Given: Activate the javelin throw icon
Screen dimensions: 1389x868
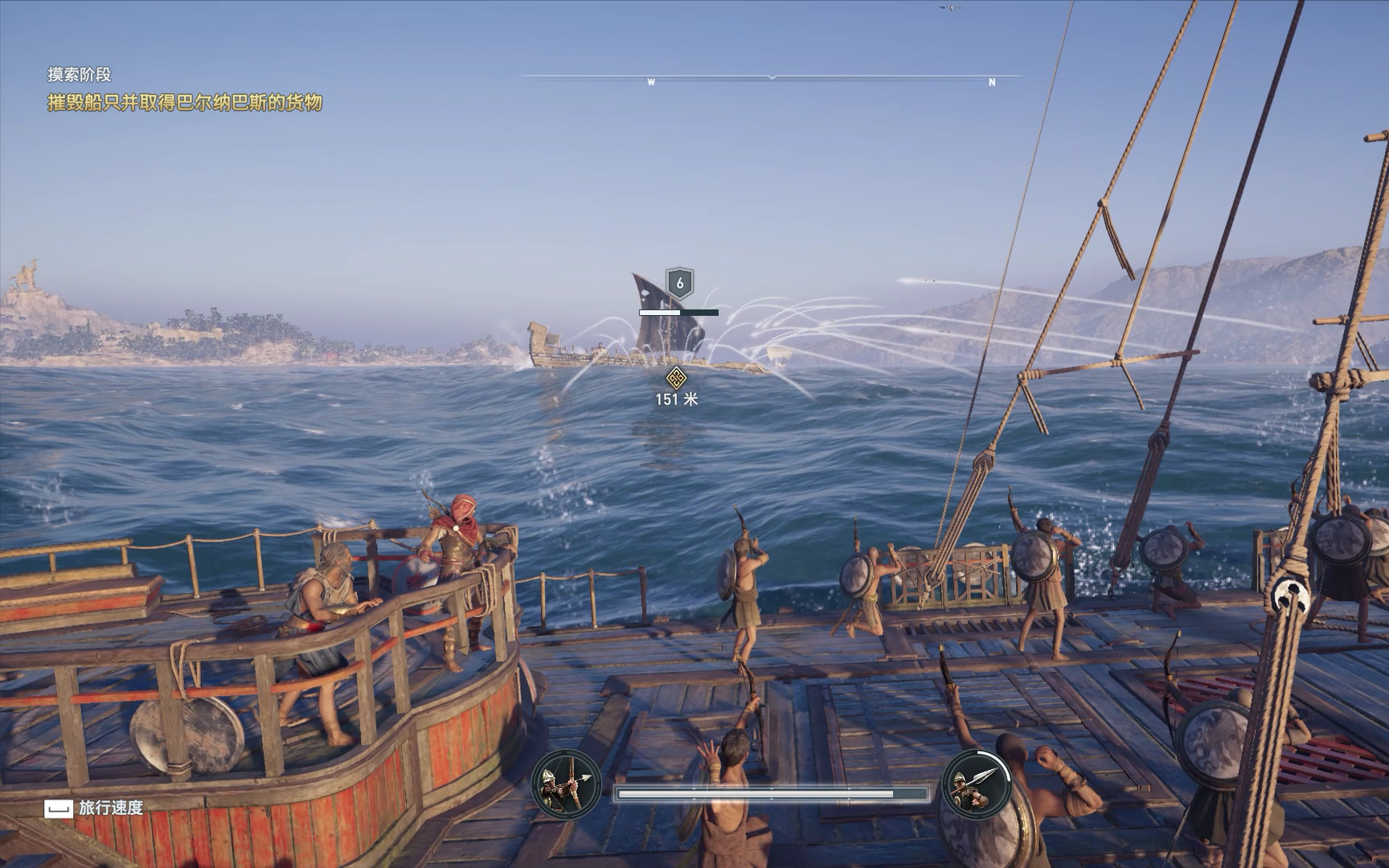Looking at the screenshot, I should 976,784.
